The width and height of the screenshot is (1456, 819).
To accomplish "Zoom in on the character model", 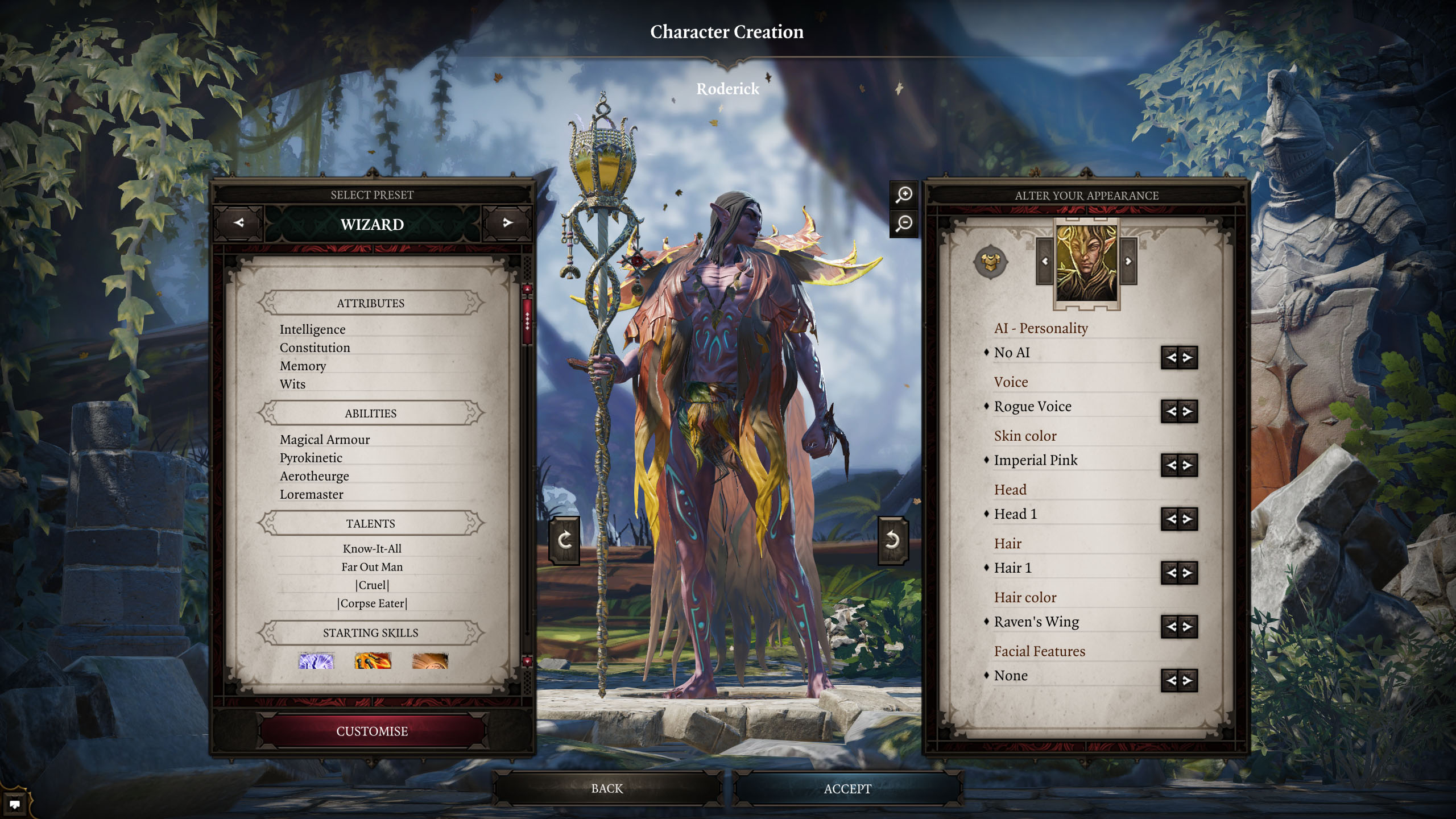I will (x=904, y=195).
